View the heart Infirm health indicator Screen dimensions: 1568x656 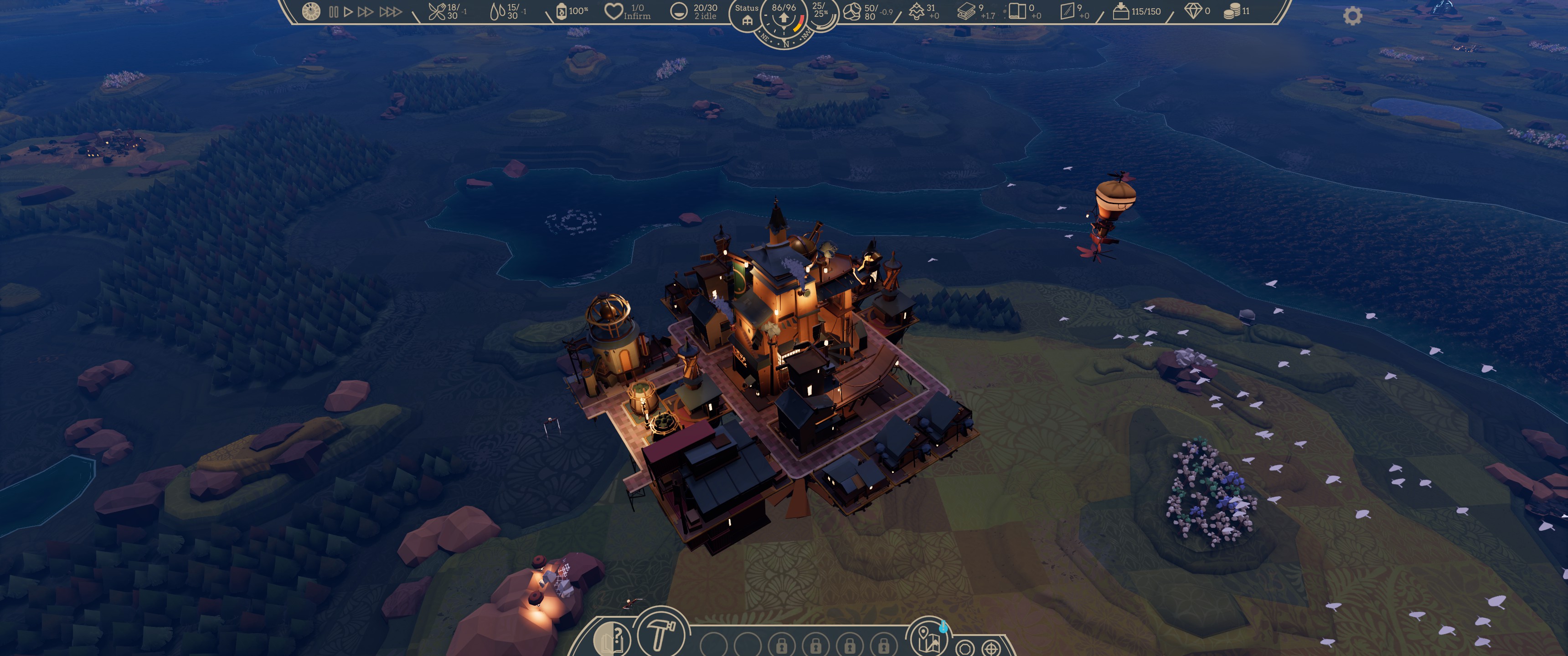point(613,11)
